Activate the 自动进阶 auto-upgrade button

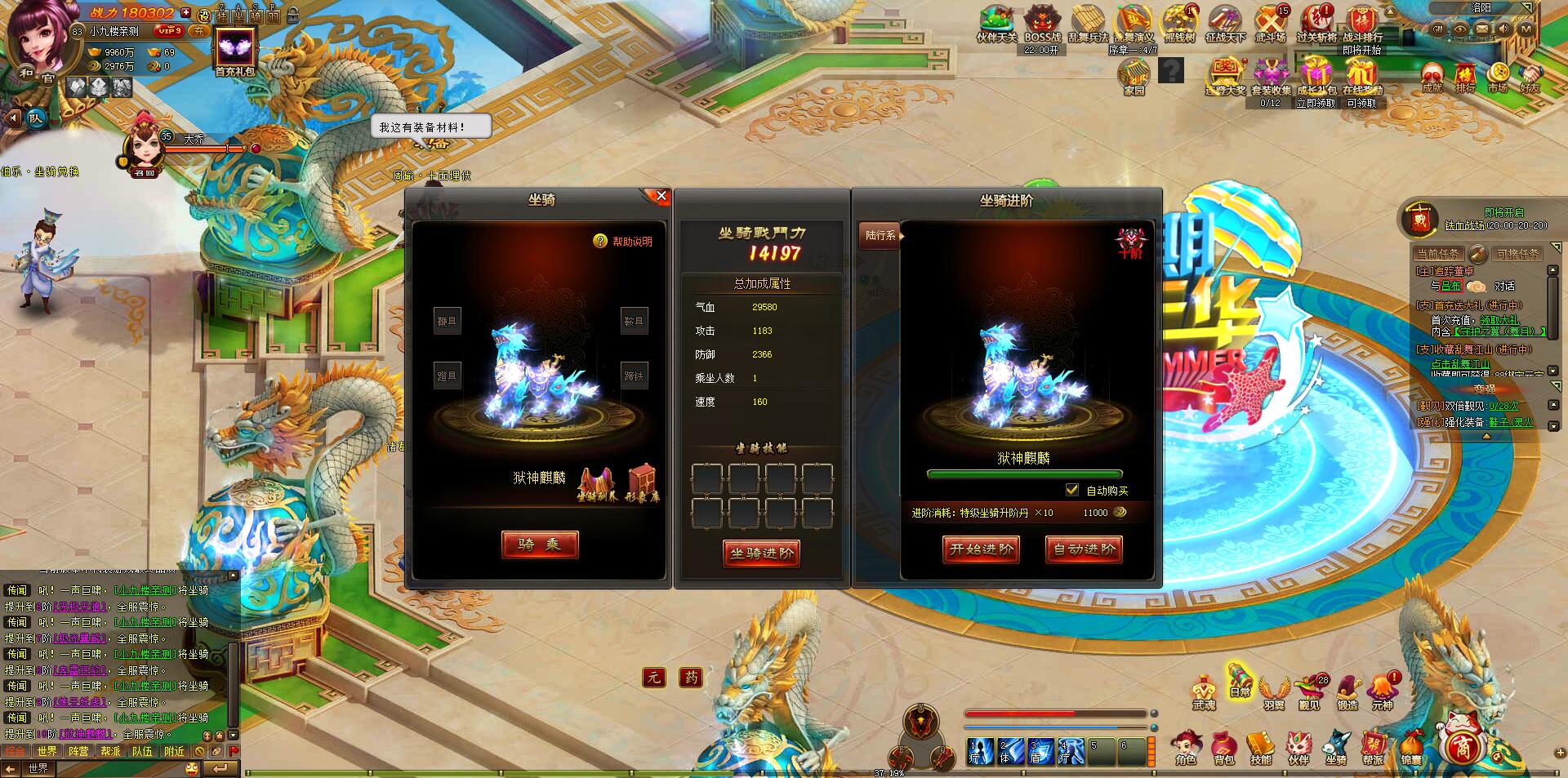click(x=1084, y=549)
